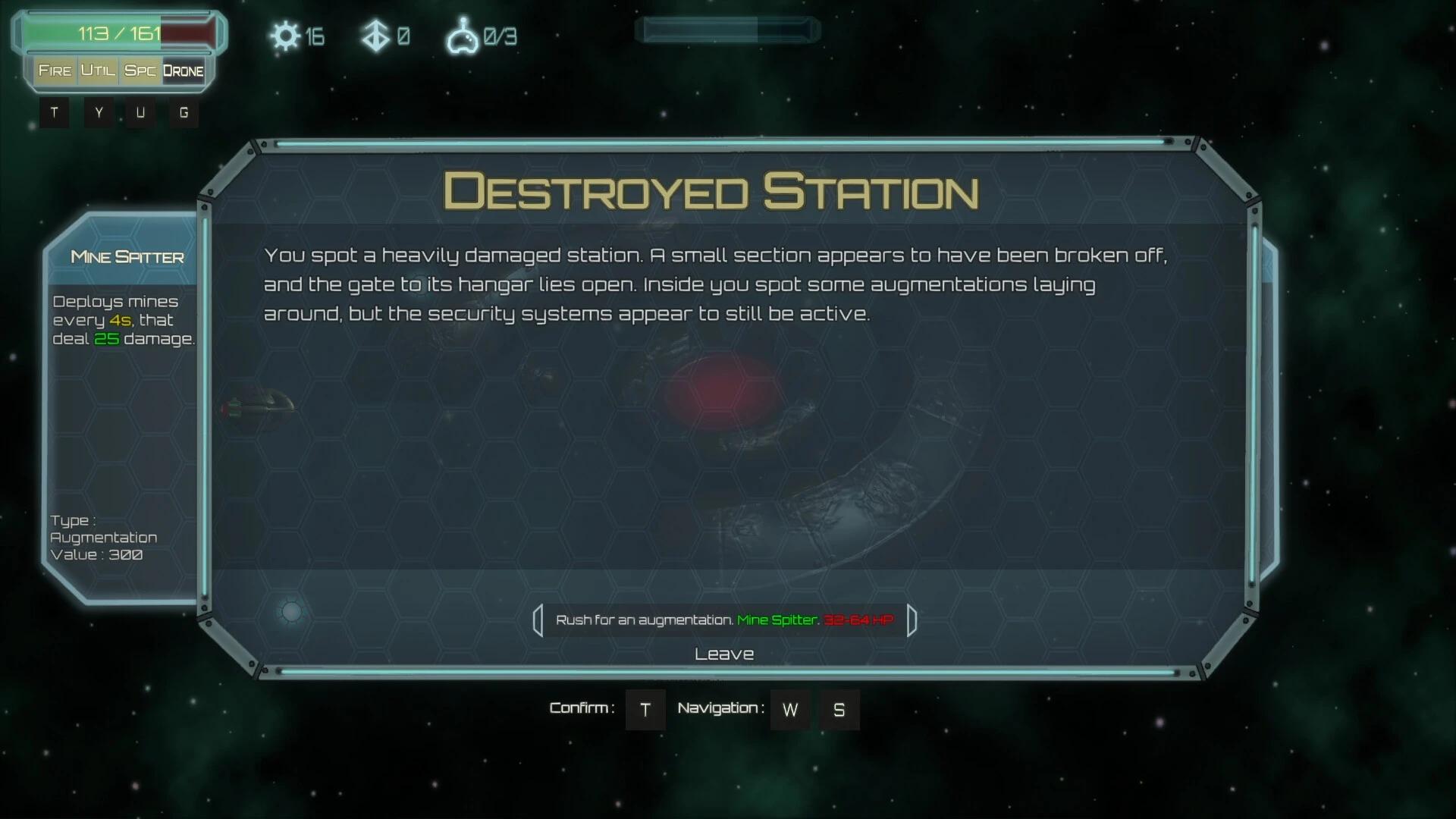Click the glowing orb below the event art
This screenshot has width=1456, height=819.
click(291, 611)
